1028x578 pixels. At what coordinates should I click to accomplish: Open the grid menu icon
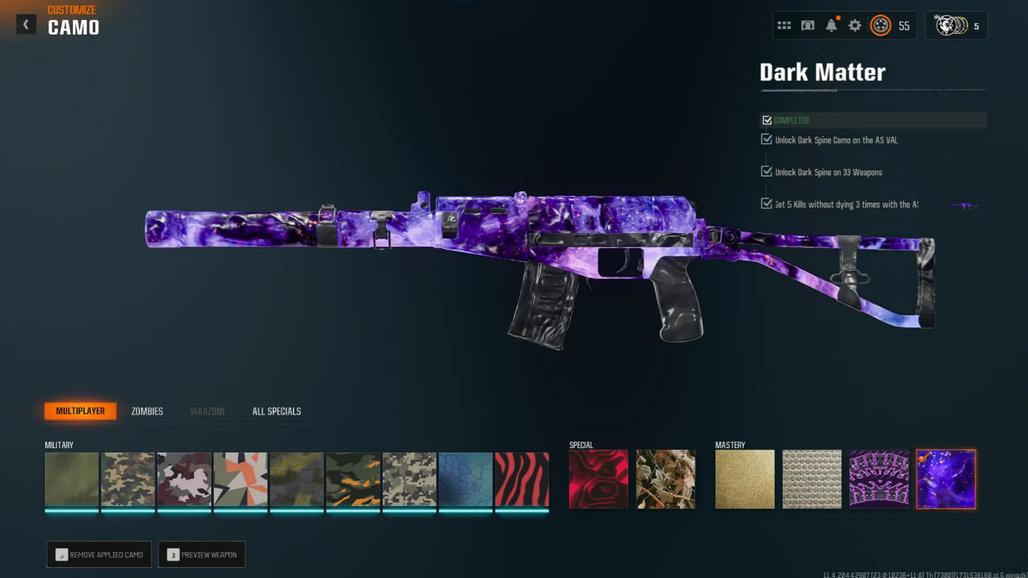[x=784, y=26]
